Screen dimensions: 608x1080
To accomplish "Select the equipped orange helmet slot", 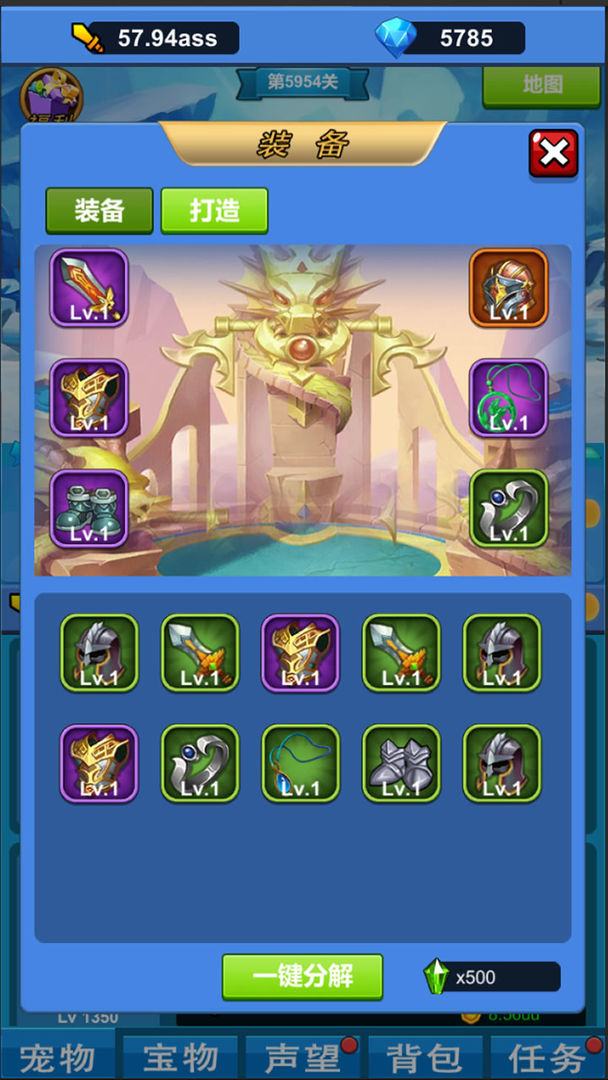I will [x=509, y=288].
